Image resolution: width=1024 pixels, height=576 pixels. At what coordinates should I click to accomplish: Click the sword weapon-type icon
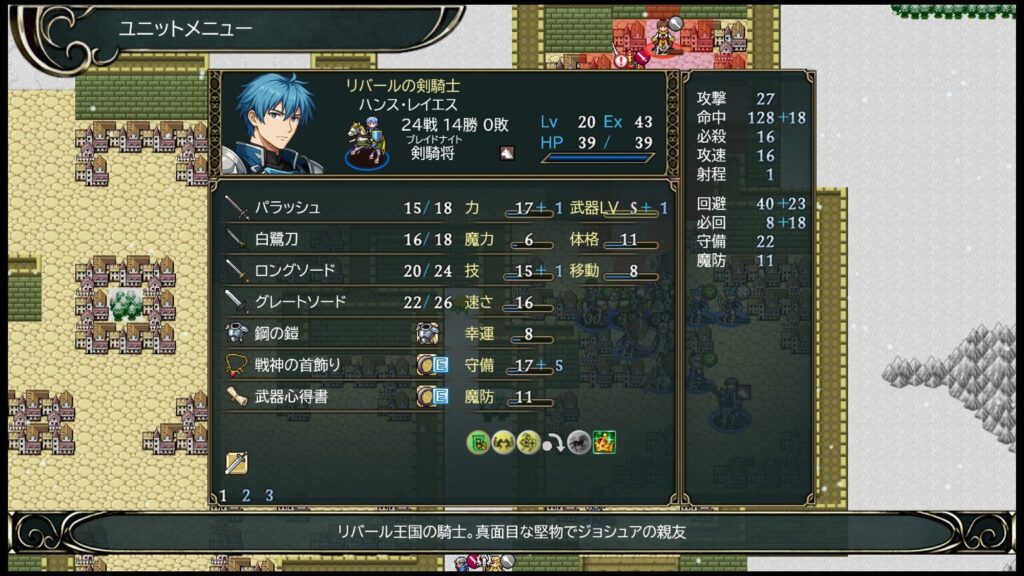[x=236, y=463]
